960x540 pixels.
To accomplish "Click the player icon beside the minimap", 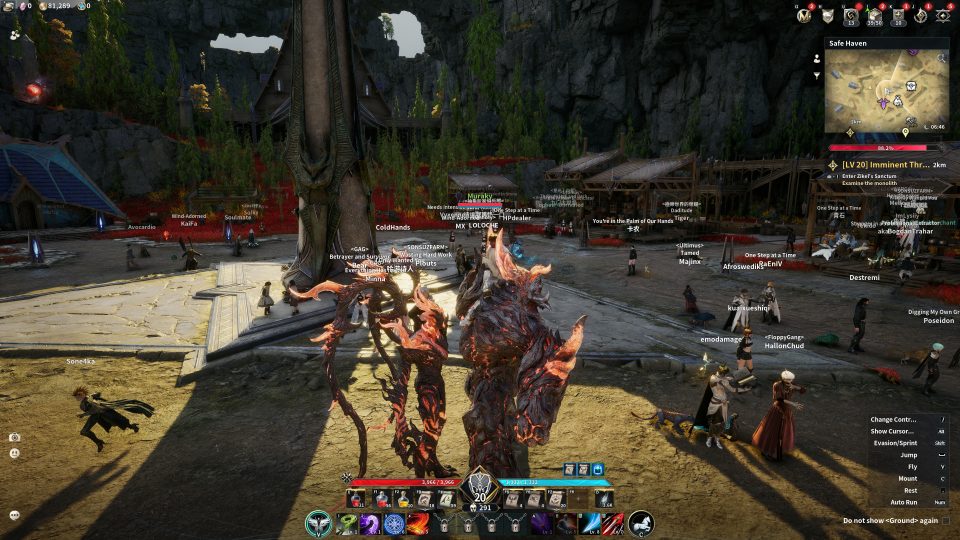I will [817, 57].
